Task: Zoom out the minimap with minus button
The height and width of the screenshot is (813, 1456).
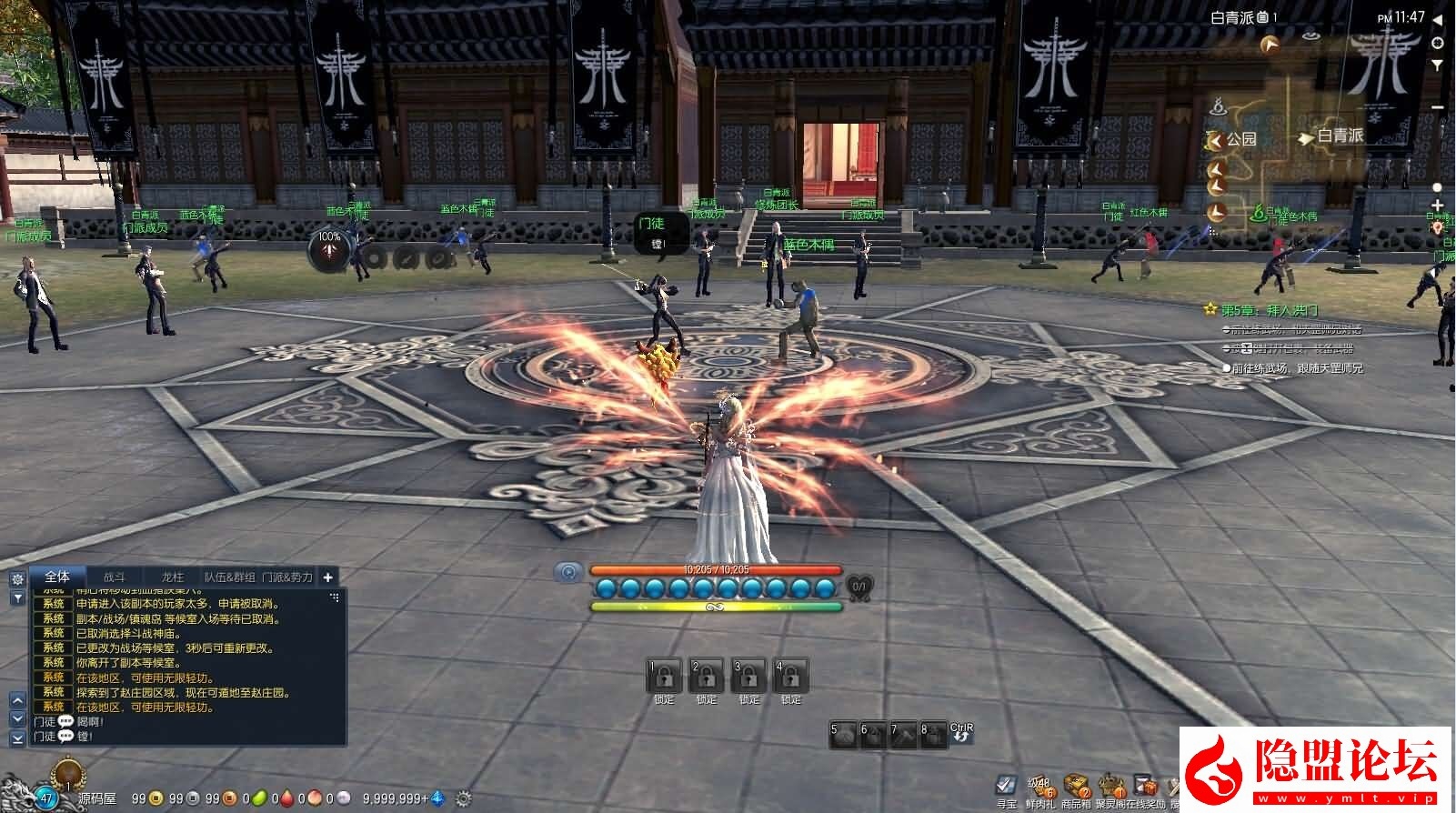Action: [1438, 107]
